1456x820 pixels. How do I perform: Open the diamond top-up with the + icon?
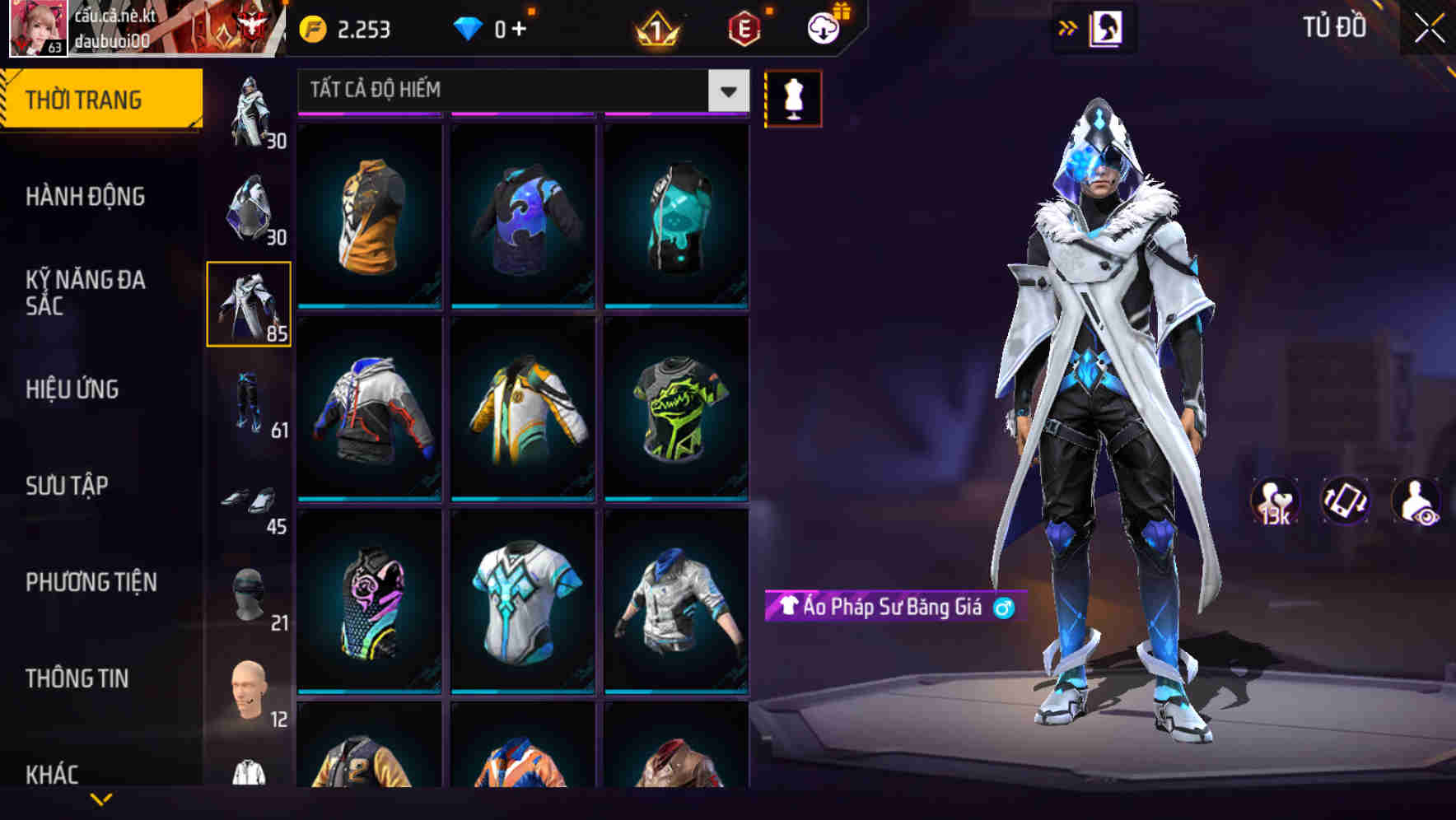506,28
